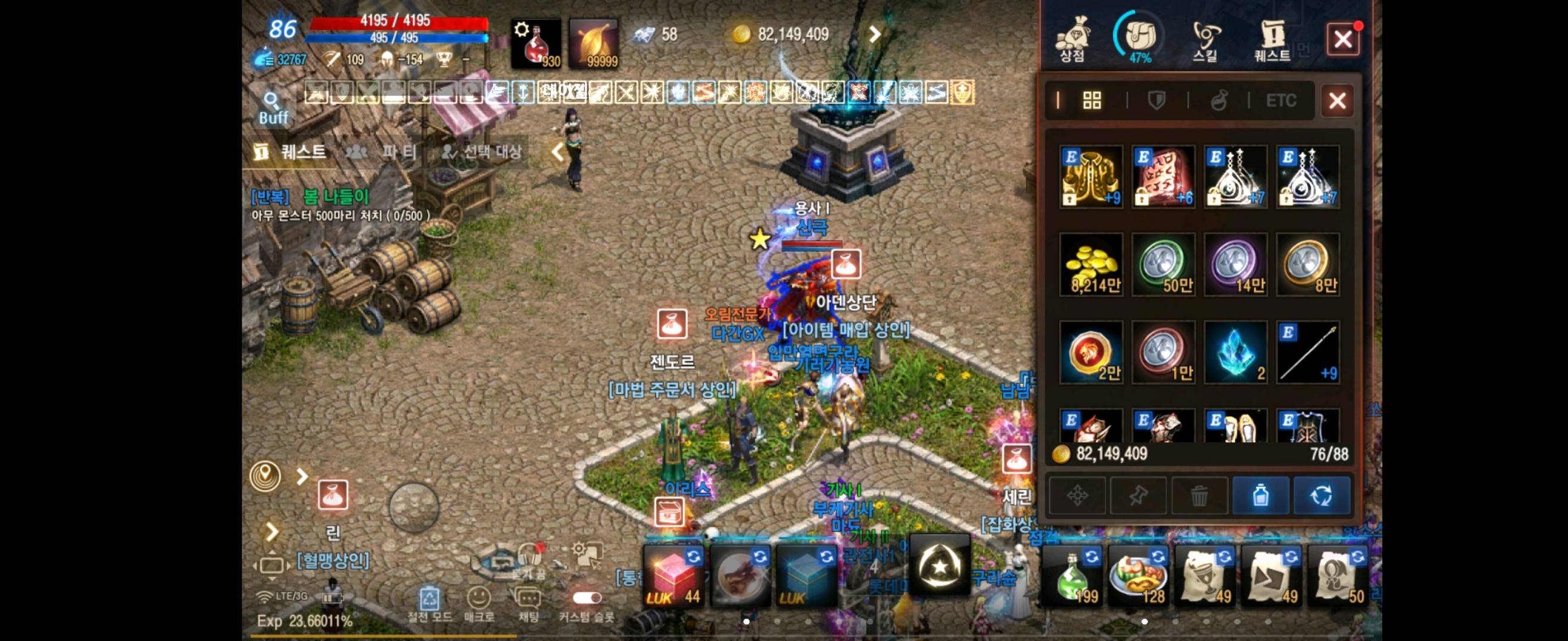
Task: Toggle the pin icon under the inventory
Action: pos(1138,496)
